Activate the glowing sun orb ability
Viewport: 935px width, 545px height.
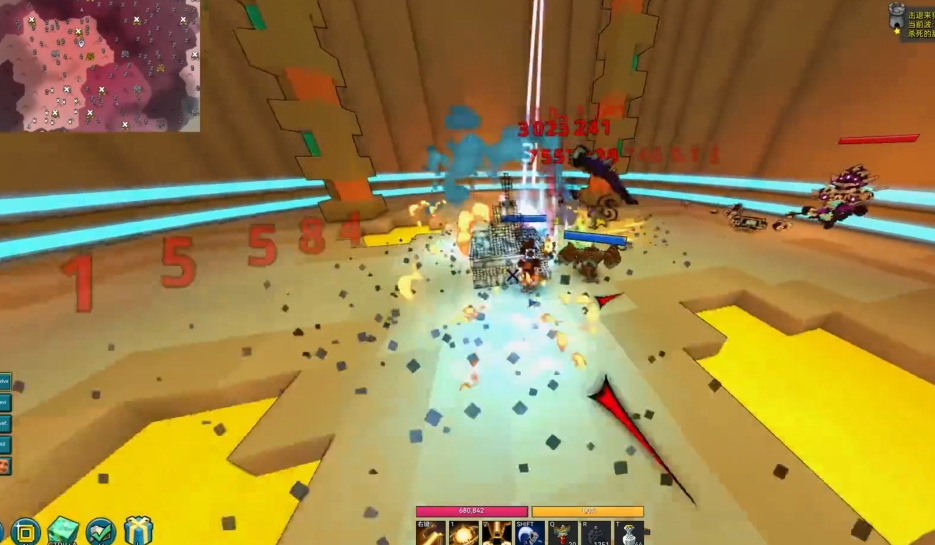tap(464, 533)
